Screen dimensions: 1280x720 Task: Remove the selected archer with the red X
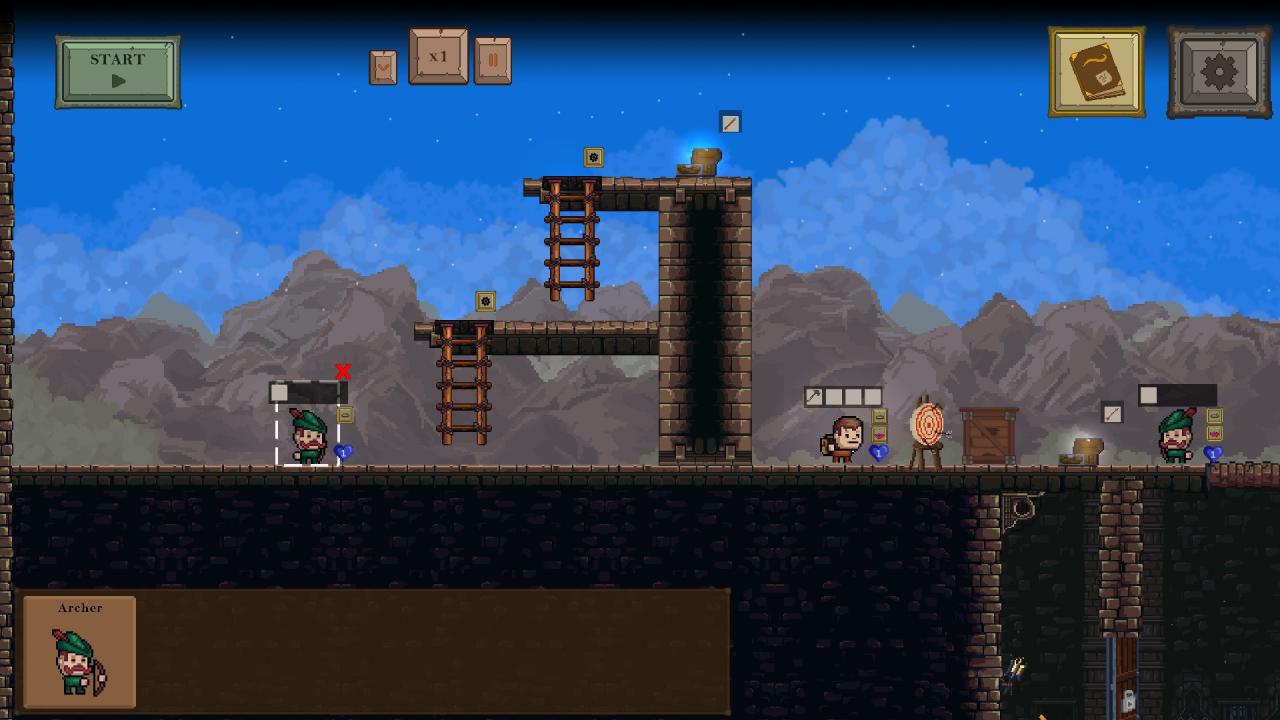pos(343,372)
